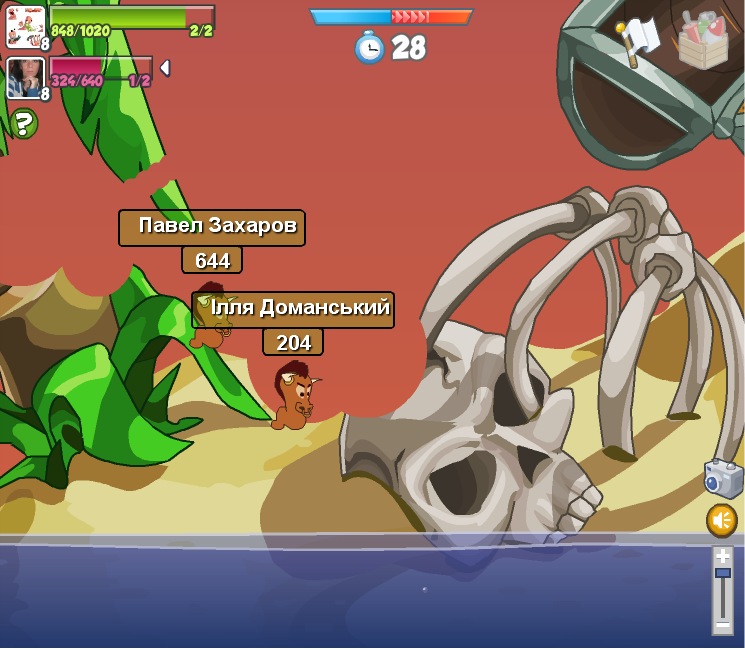Open the weapons crate inventory
Image resolution: width=745 pixels, height=650 pixels.
(x=703, y=41)
